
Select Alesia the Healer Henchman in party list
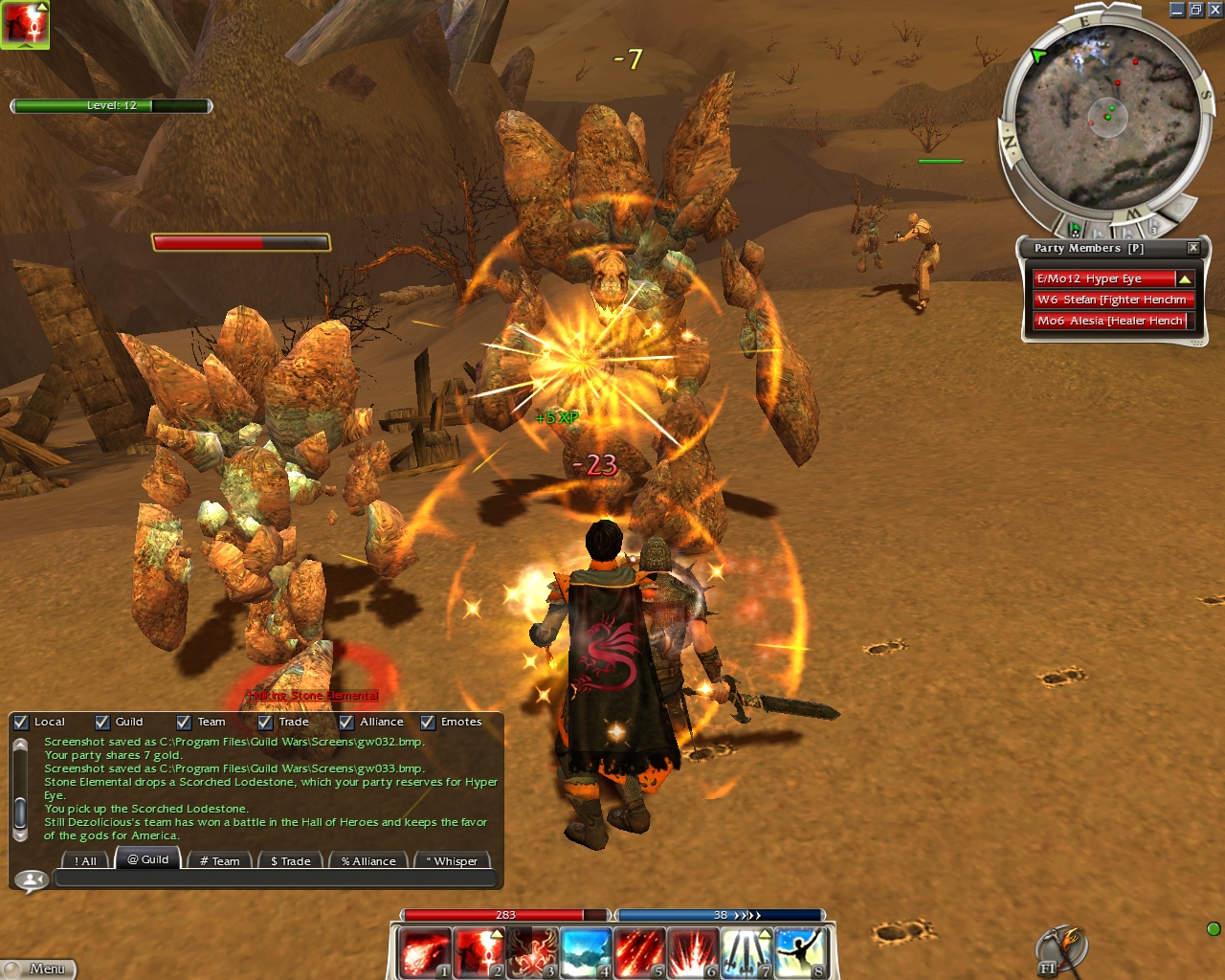pos(1110,321)
